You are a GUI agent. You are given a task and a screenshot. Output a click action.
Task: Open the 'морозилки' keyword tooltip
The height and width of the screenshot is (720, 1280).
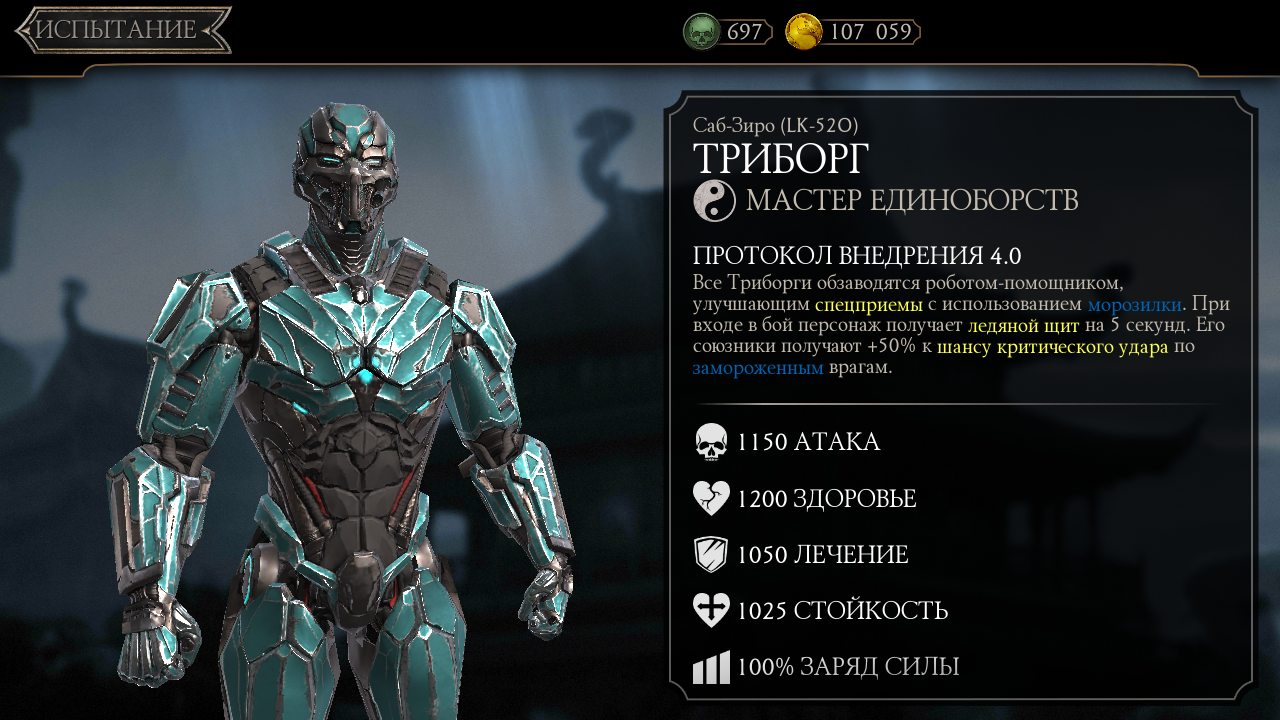[1134, 304]
